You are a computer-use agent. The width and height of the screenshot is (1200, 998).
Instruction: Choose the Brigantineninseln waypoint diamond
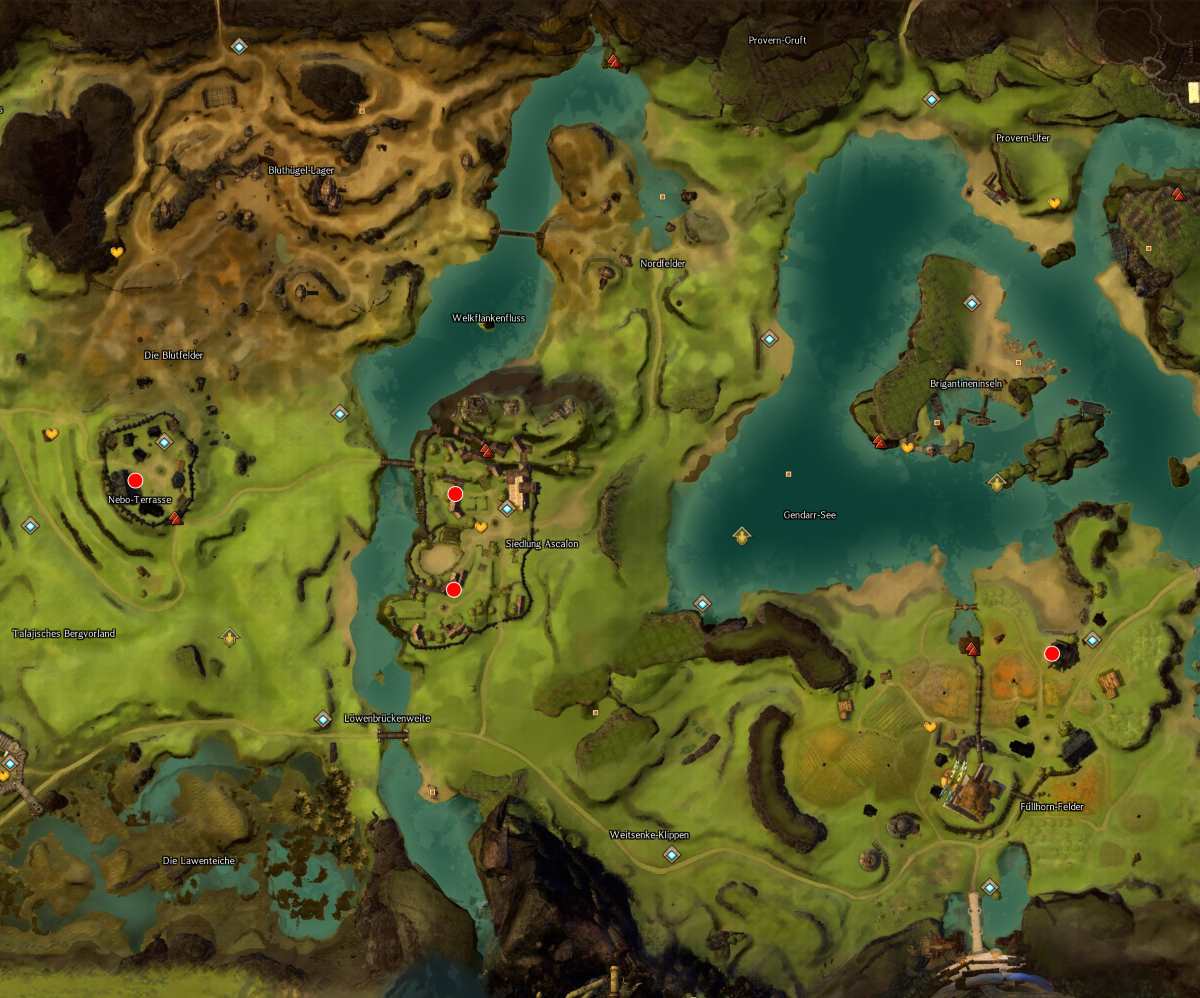[971, 302]
